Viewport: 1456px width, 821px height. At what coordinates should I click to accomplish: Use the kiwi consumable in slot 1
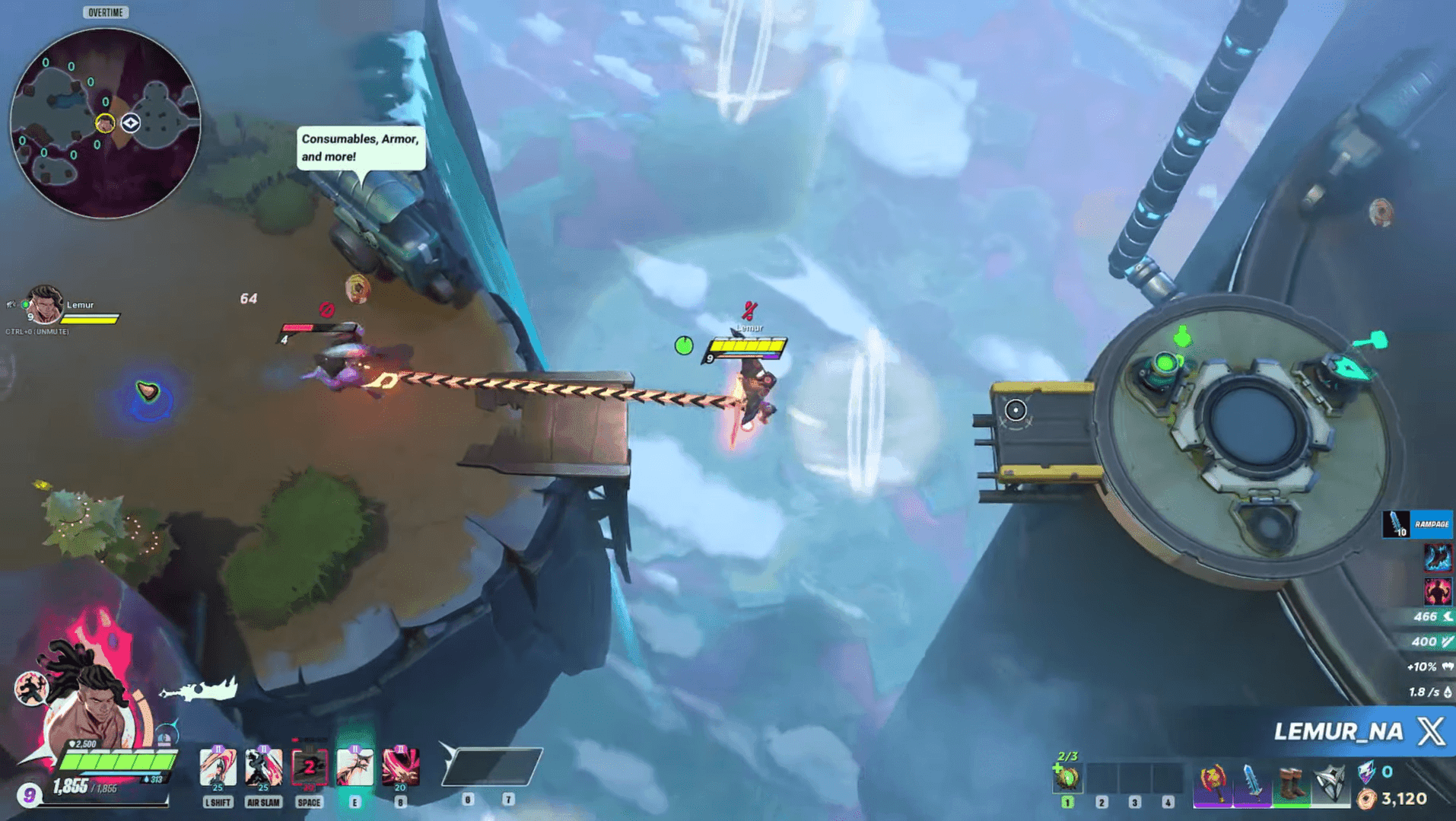pos(1067,778)
